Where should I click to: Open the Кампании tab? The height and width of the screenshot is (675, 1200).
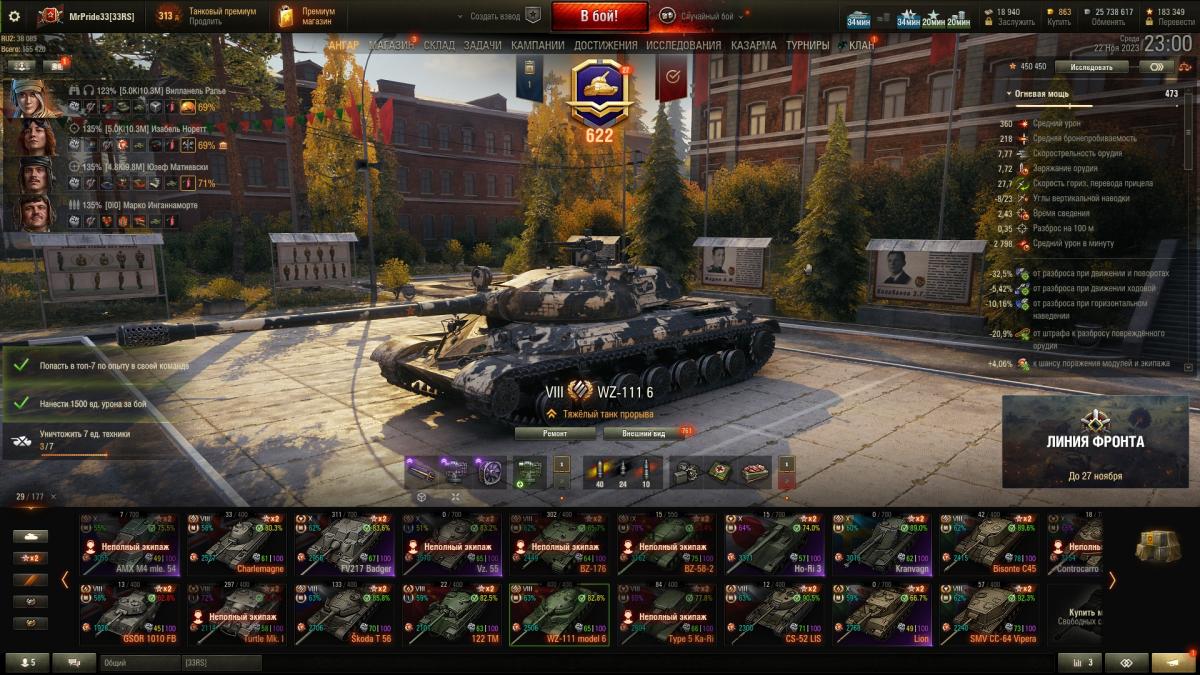(x=537, y=46)
